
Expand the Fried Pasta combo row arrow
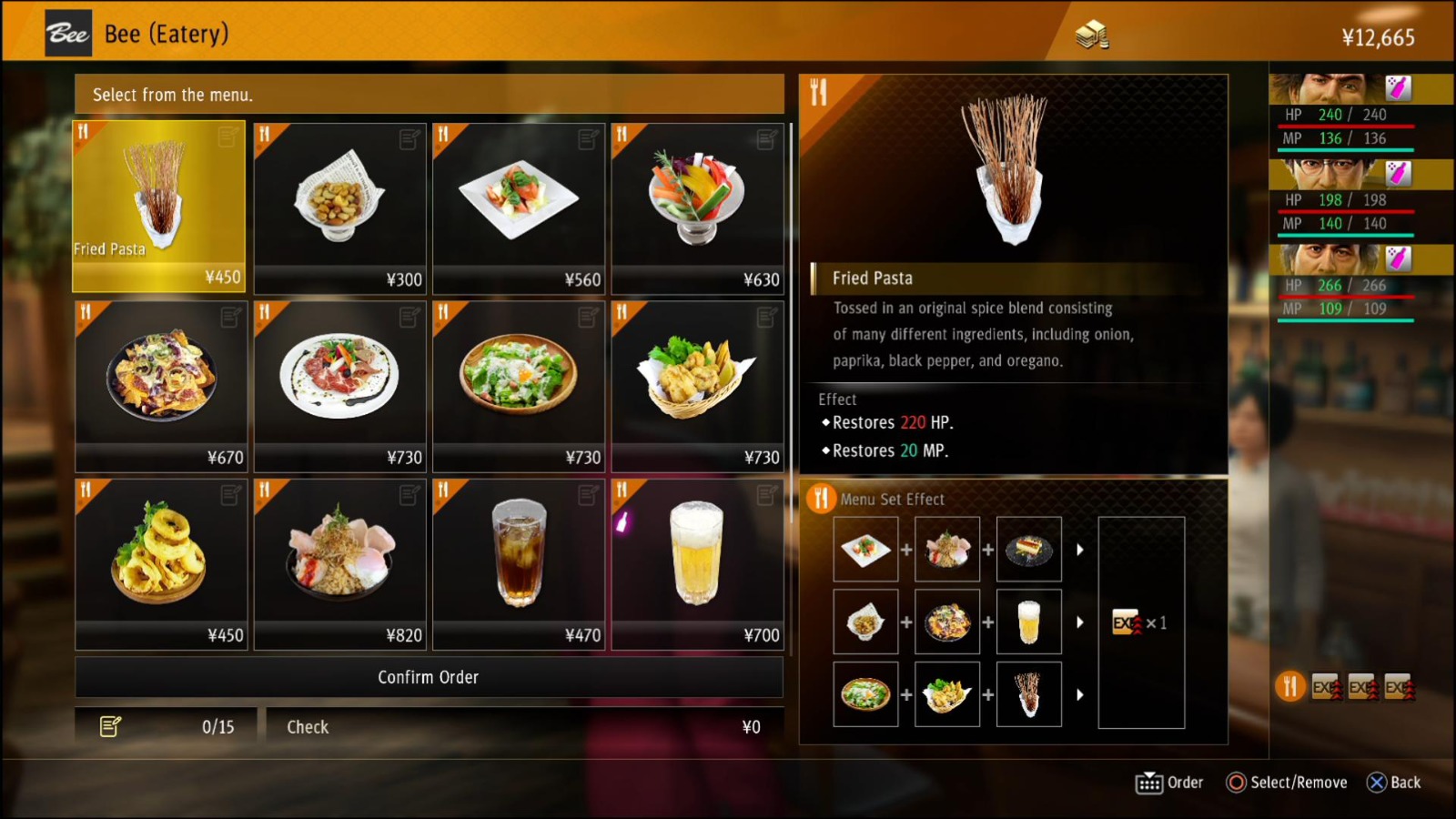[1080, 693]
